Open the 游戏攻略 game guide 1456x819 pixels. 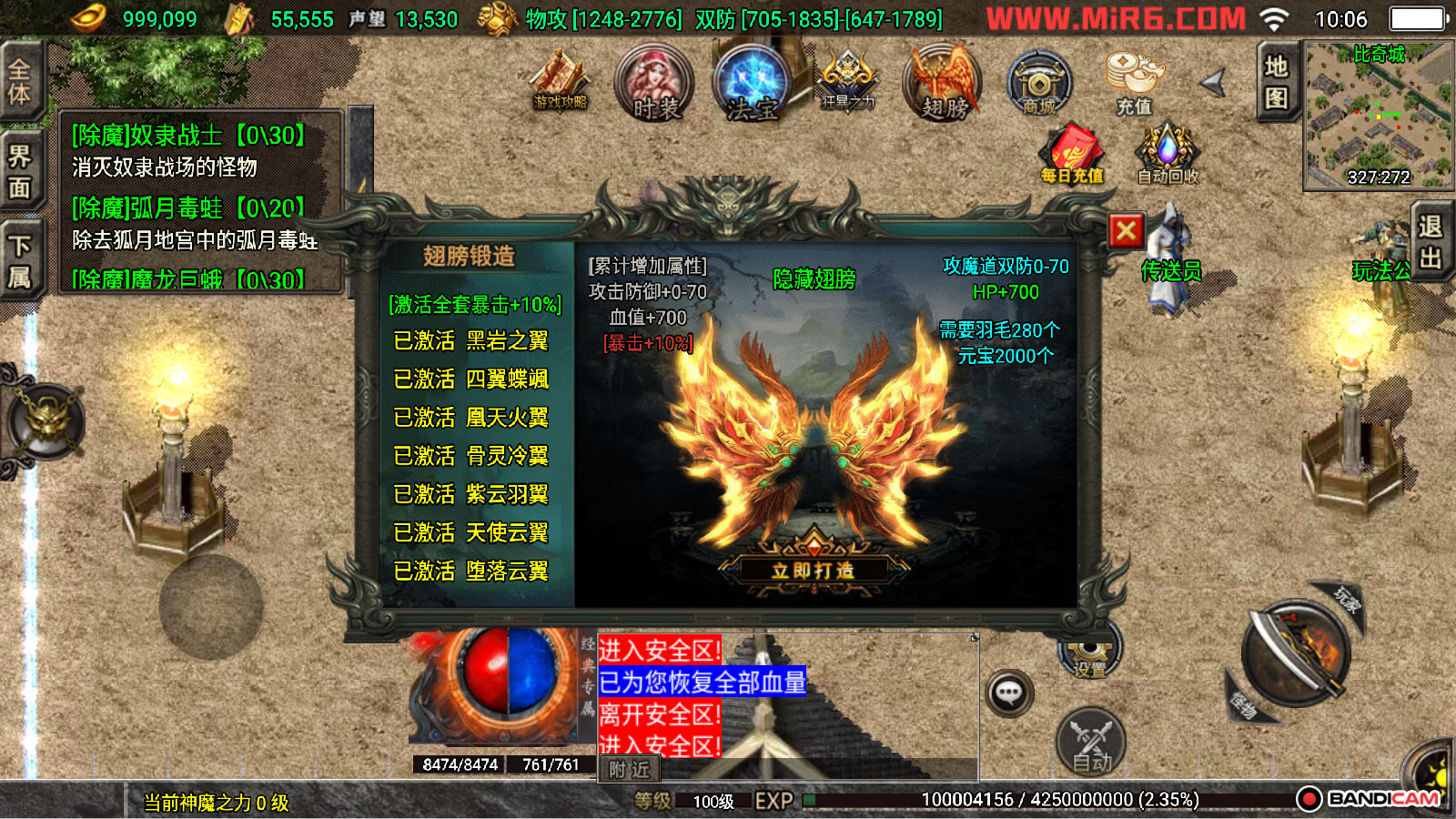561,82
